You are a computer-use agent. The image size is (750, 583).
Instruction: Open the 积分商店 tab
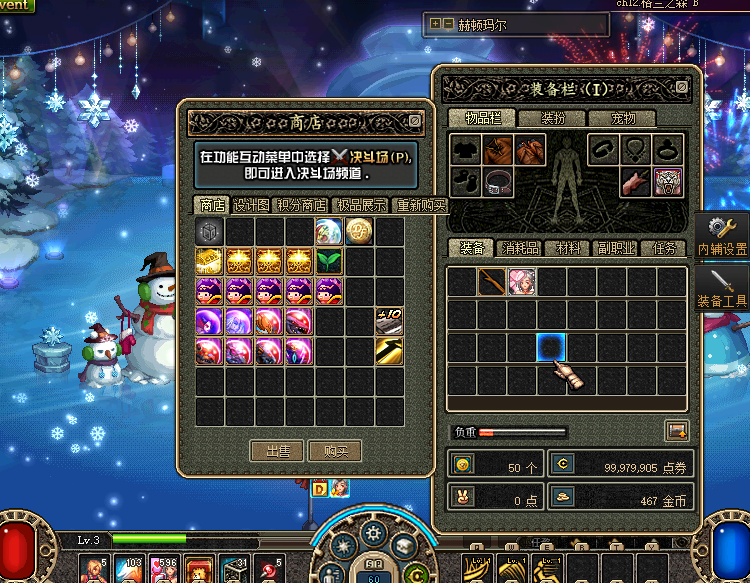click(x=301, y=205)
